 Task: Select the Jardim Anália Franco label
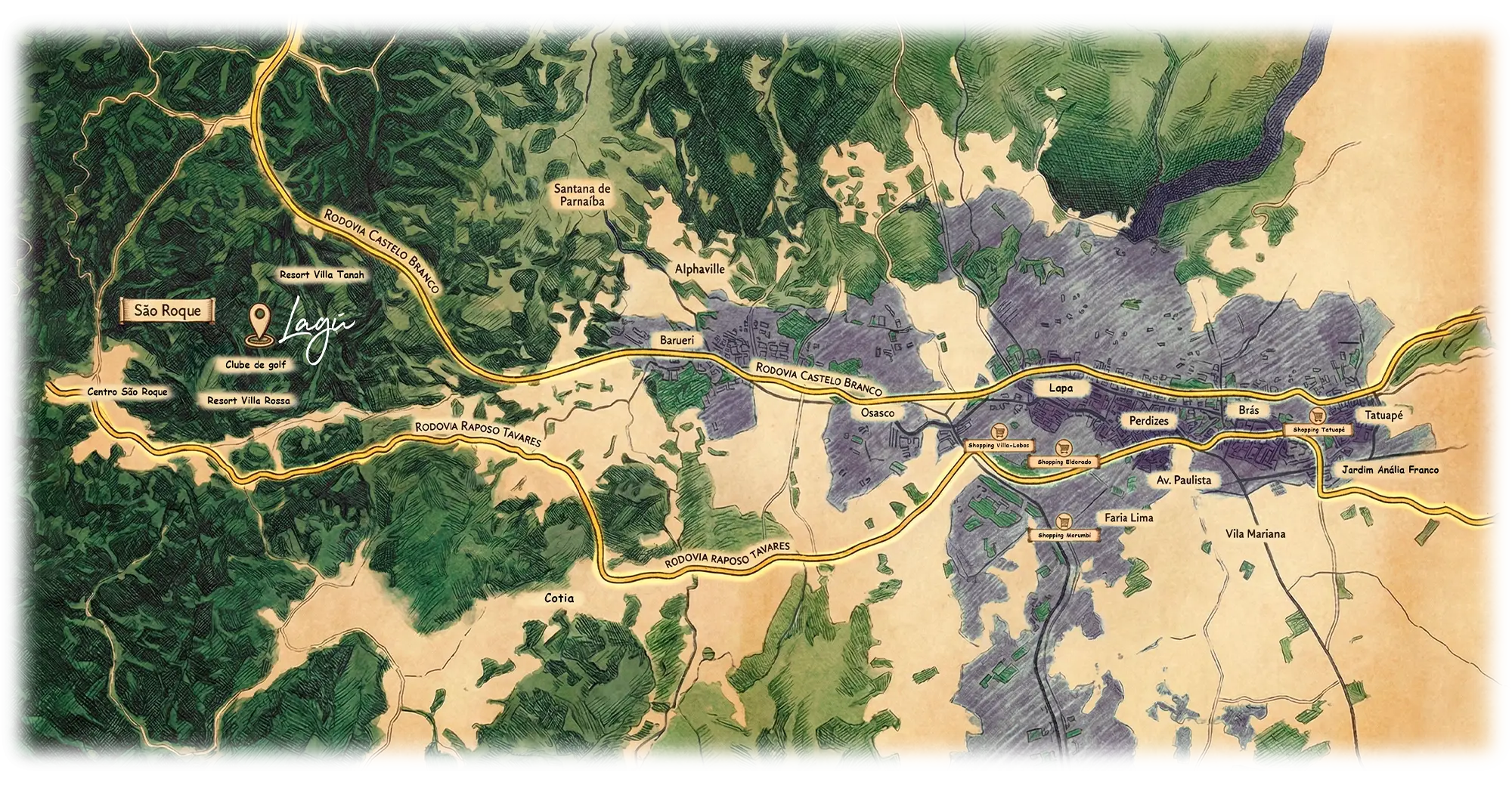tap(1390, 469)
